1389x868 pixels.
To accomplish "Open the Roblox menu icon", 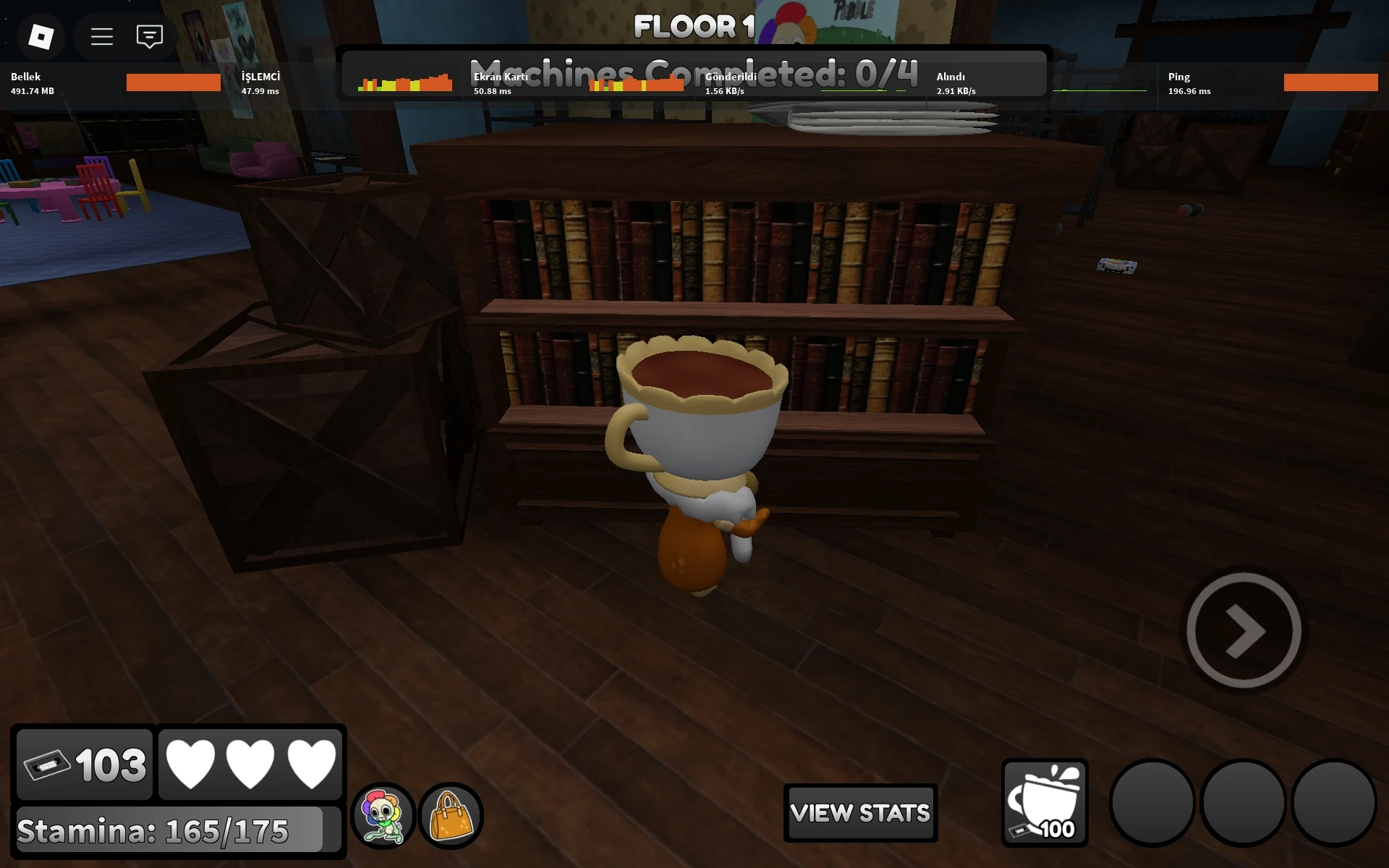I will coord(40,36).
